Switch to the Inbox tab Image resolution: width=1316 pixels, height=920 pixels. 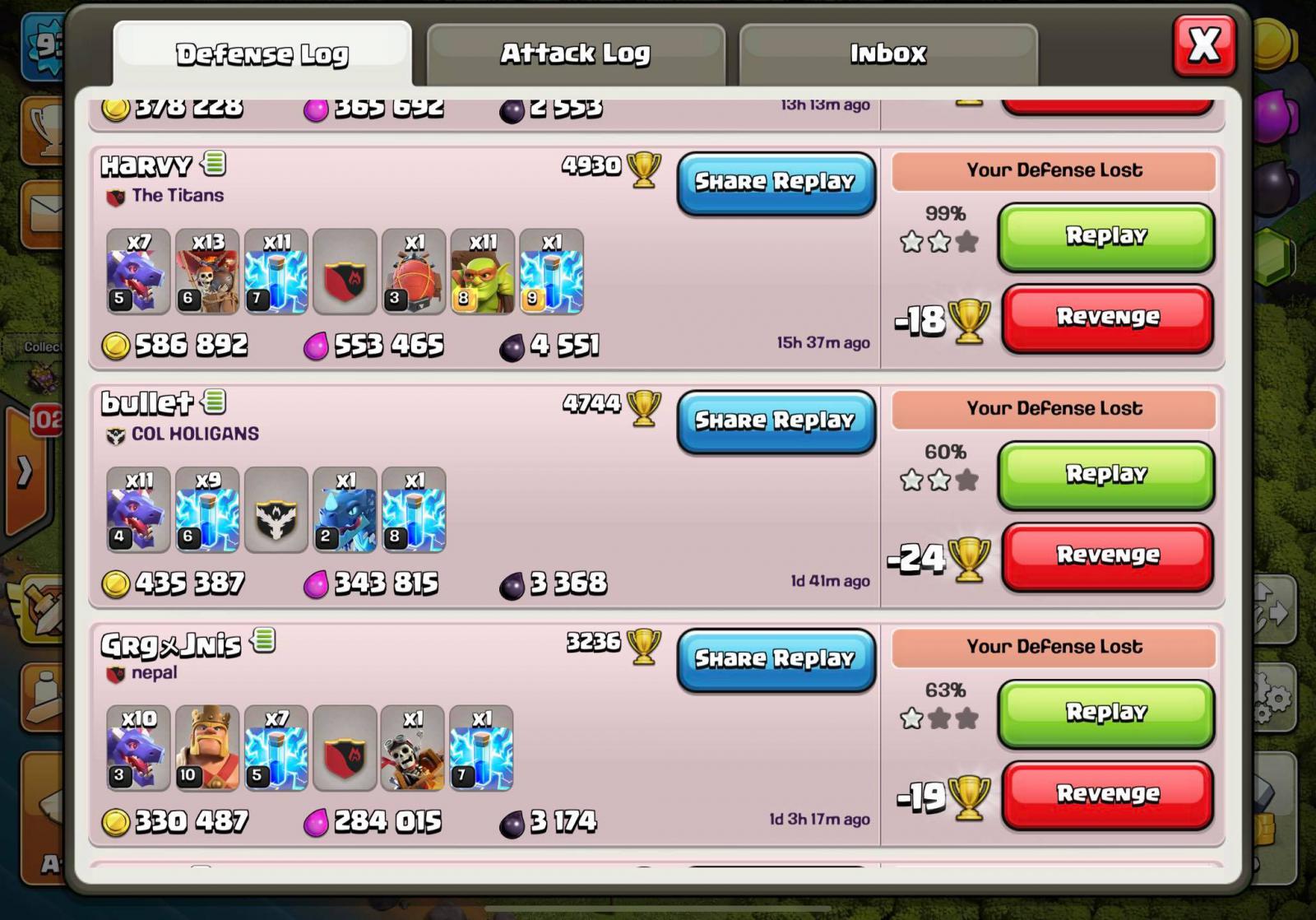(x=888, y=53)
